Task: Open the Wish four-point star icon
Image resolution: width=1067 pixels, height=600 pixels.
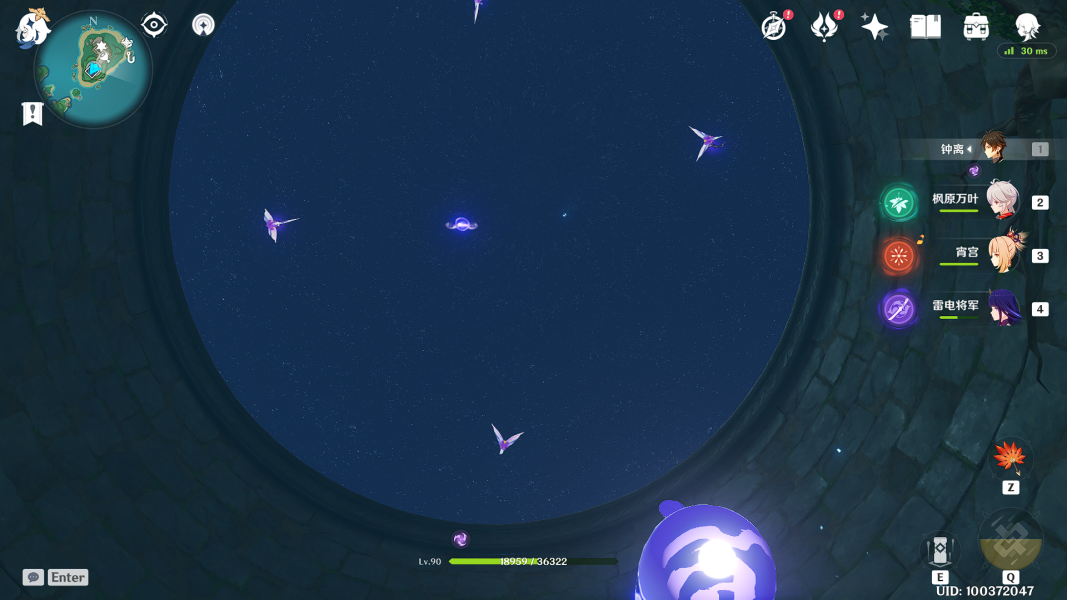Action: [875, 27]
